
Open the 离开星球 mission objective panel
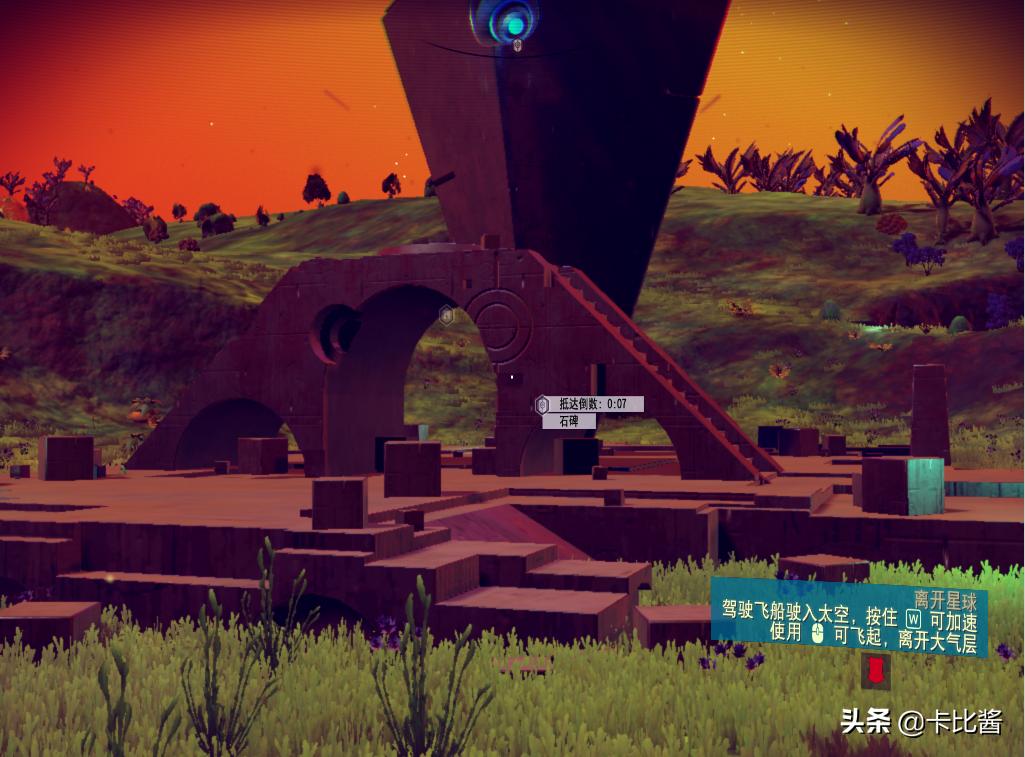click(849, 618)
